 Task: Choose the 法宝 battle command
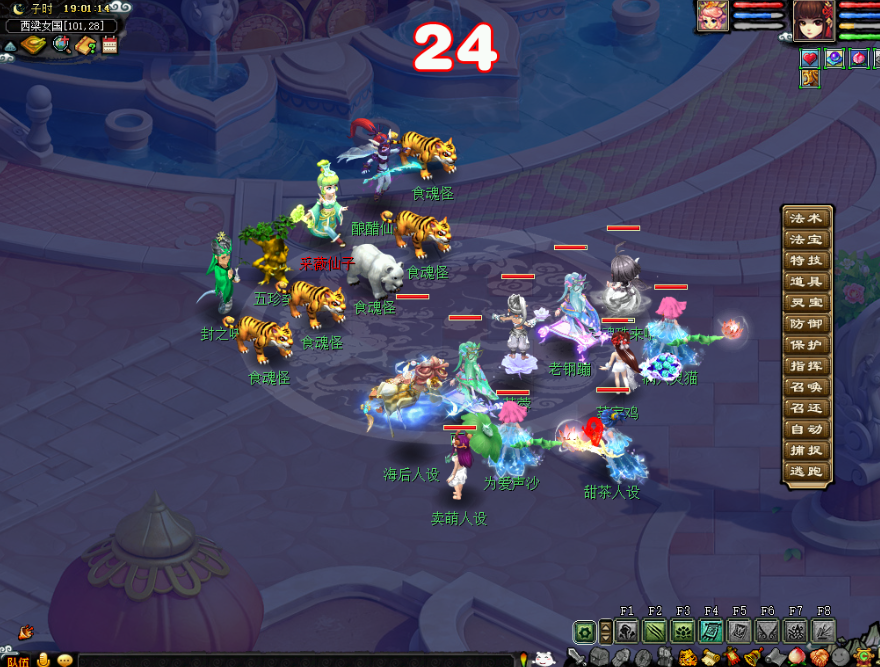click(x=806, y=239)
